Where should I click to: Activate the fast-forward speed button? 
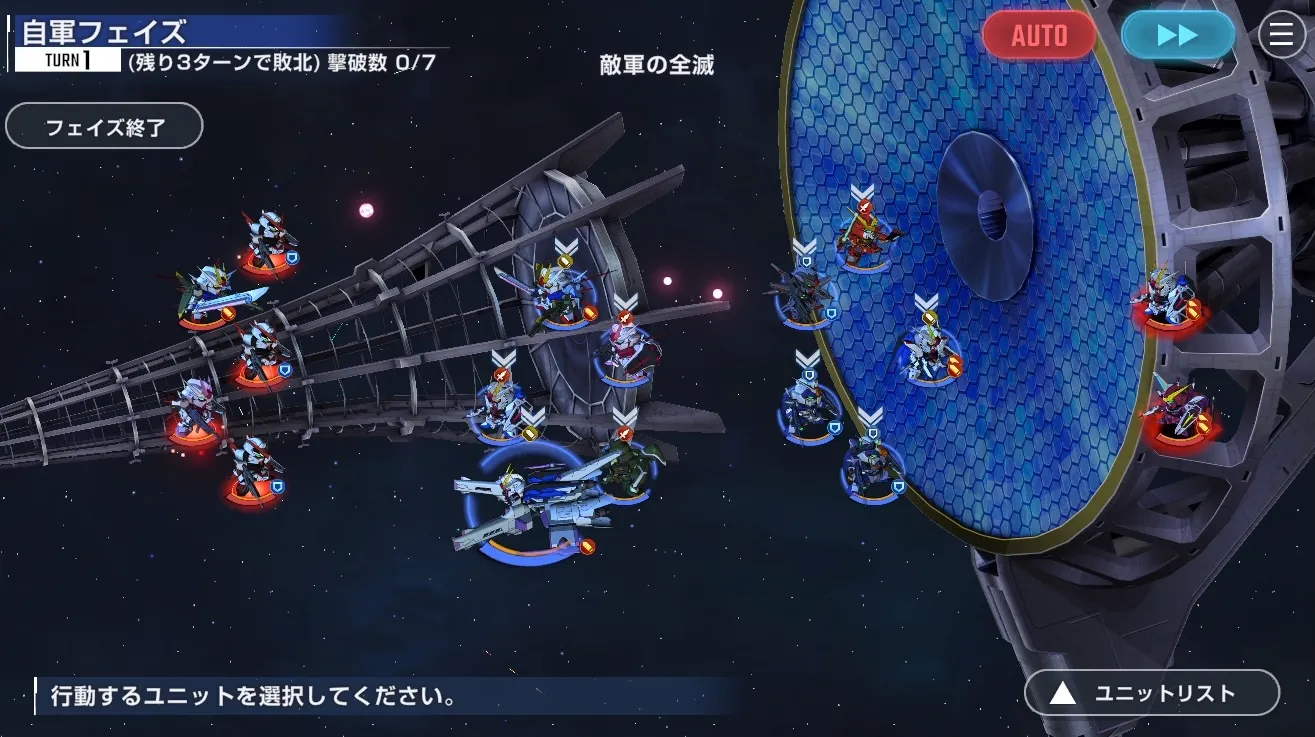point(1177,36)
